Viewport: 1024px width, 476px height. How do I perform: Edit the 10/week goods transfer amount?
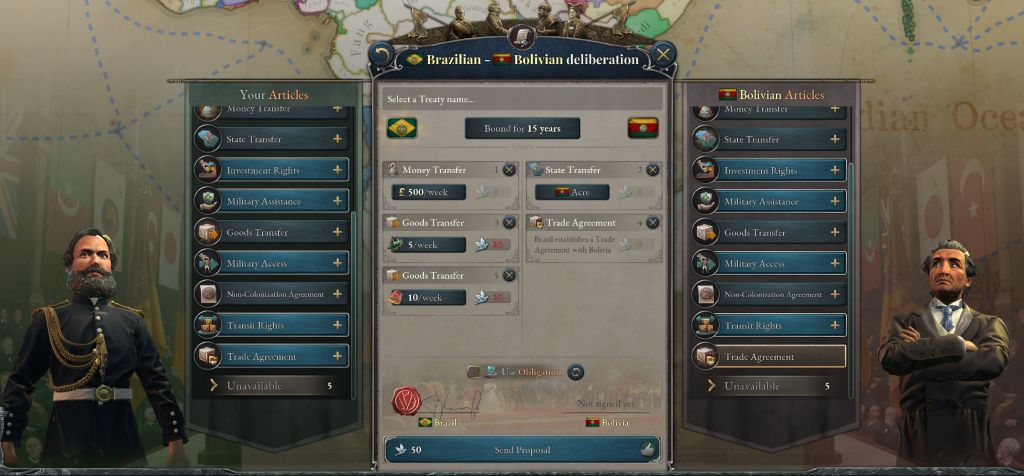(x=427, y=297)
